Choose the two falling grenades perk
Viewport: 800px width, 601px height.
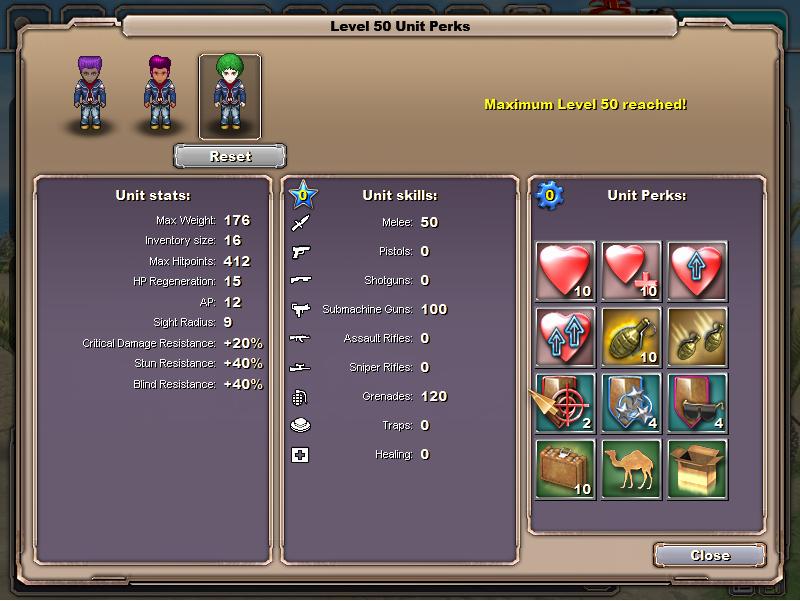pyautogui.click(x=697, y=336)
